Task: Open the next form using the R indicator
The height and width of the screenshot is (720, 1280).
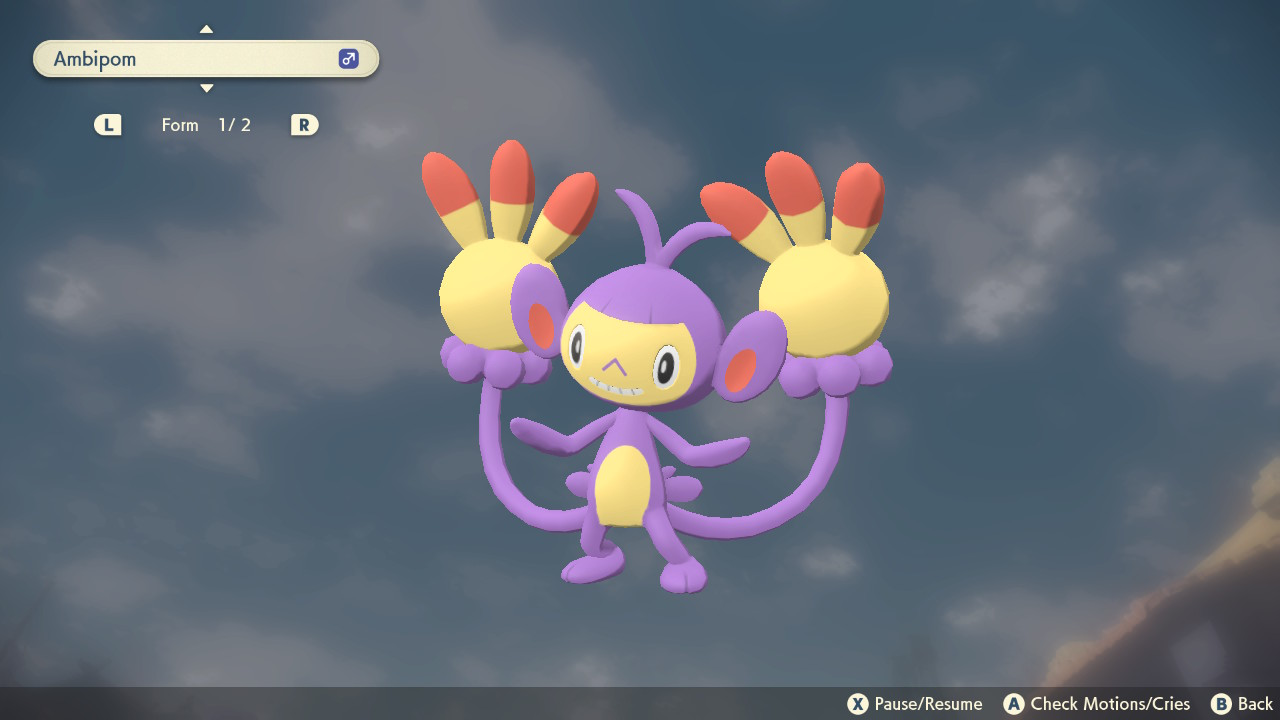Action: [x=304, y=124]
